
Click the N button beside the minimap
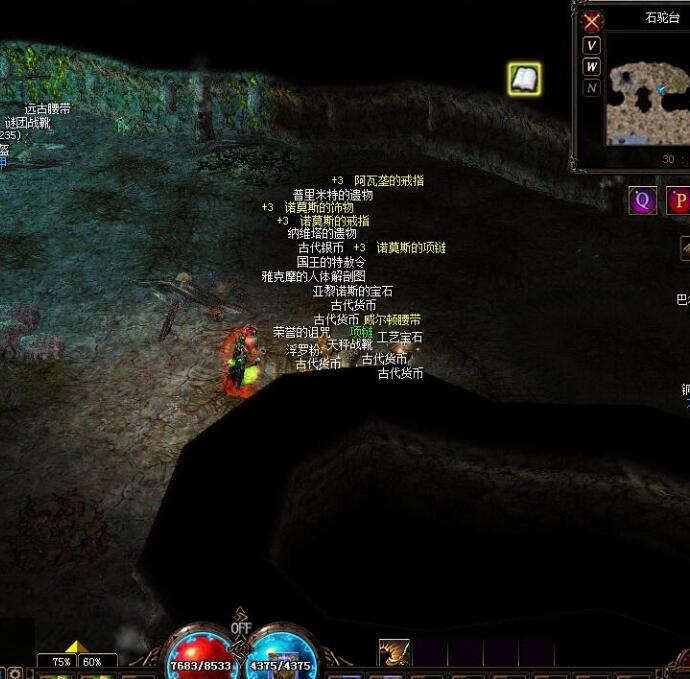(592, 88)
